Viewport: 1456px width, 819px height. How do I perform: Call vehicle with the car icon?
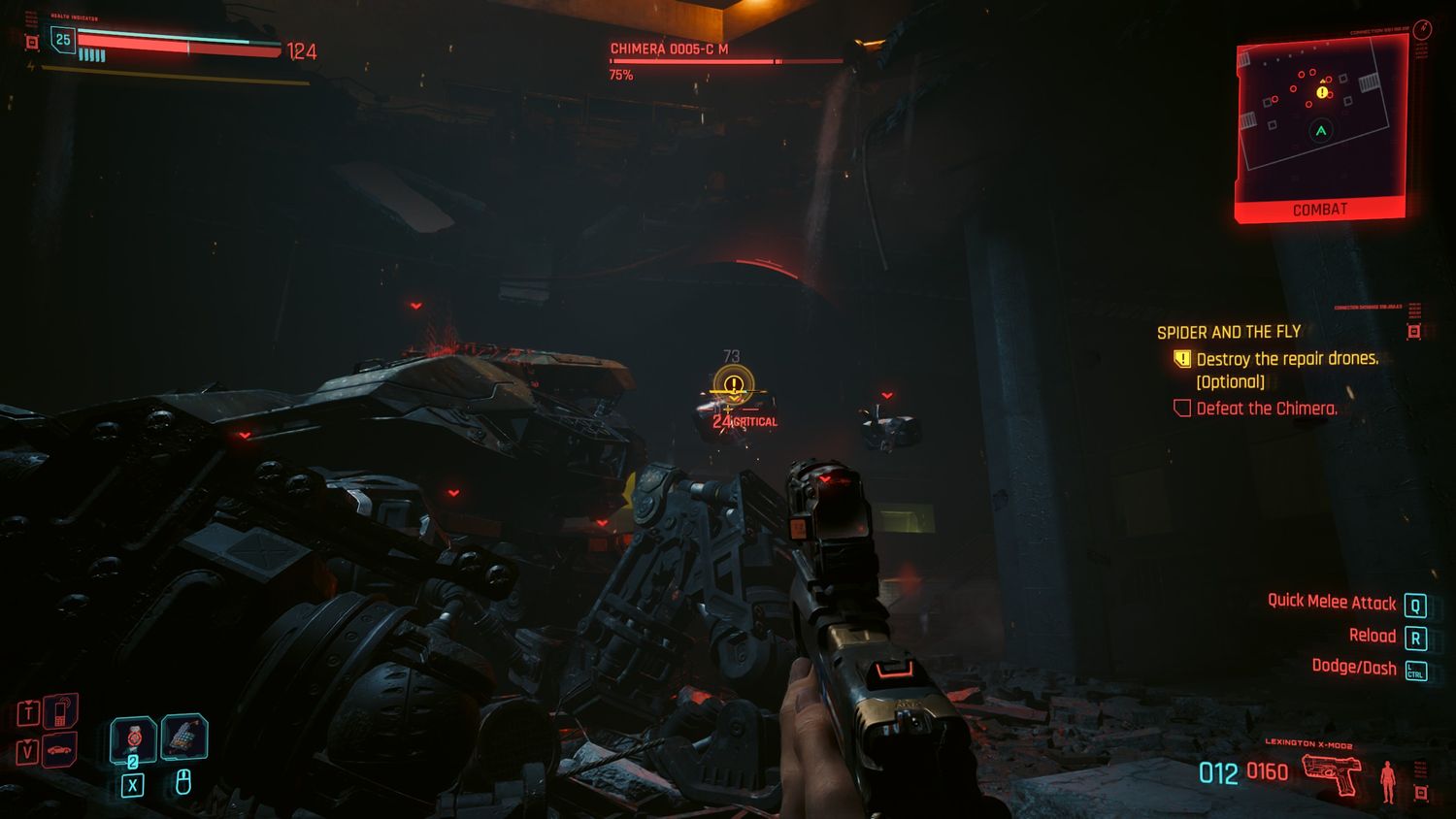coord(60,750)
